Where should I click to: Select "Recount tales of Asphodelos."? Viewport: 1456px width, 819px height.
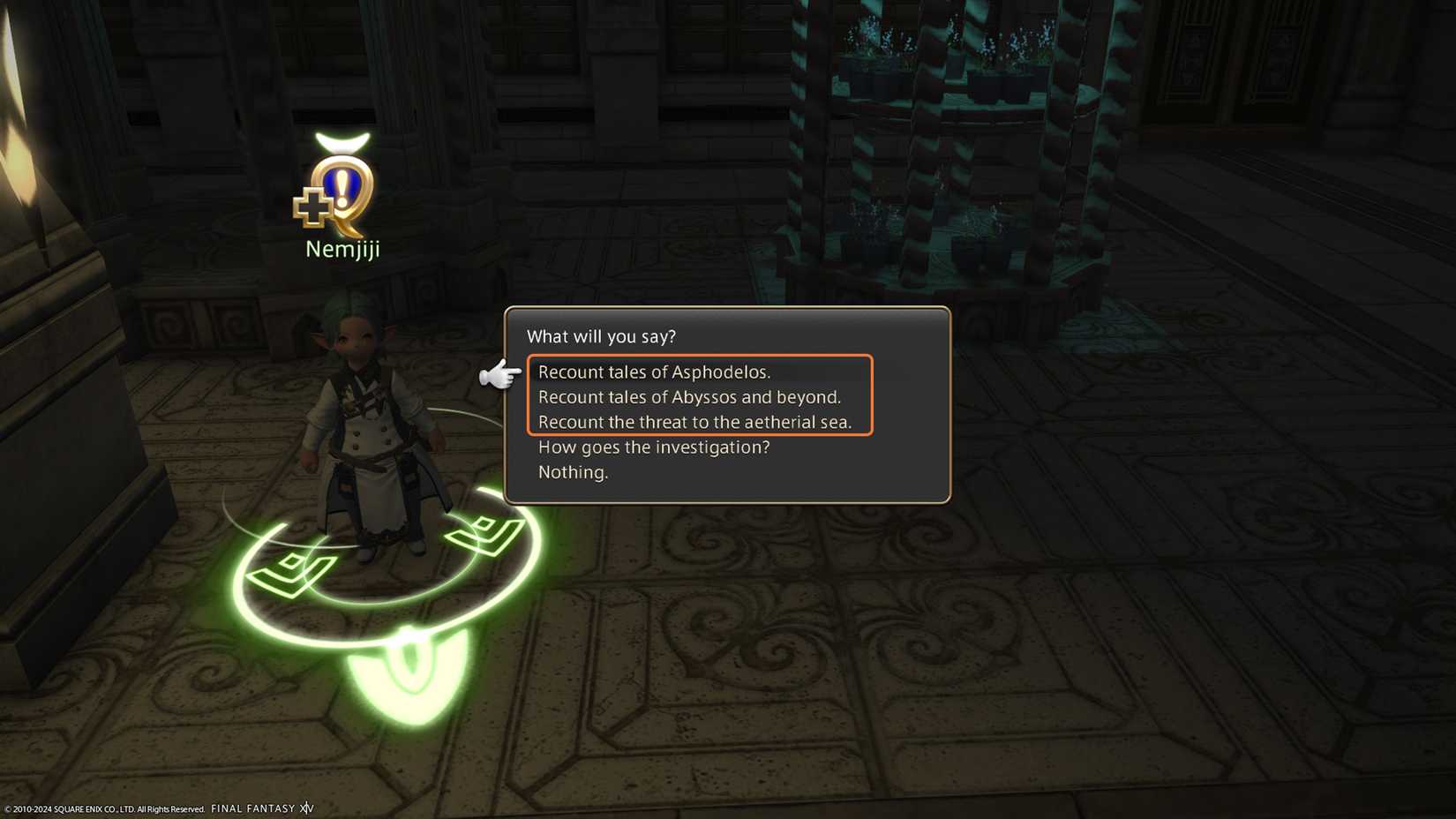pos(655,372)
